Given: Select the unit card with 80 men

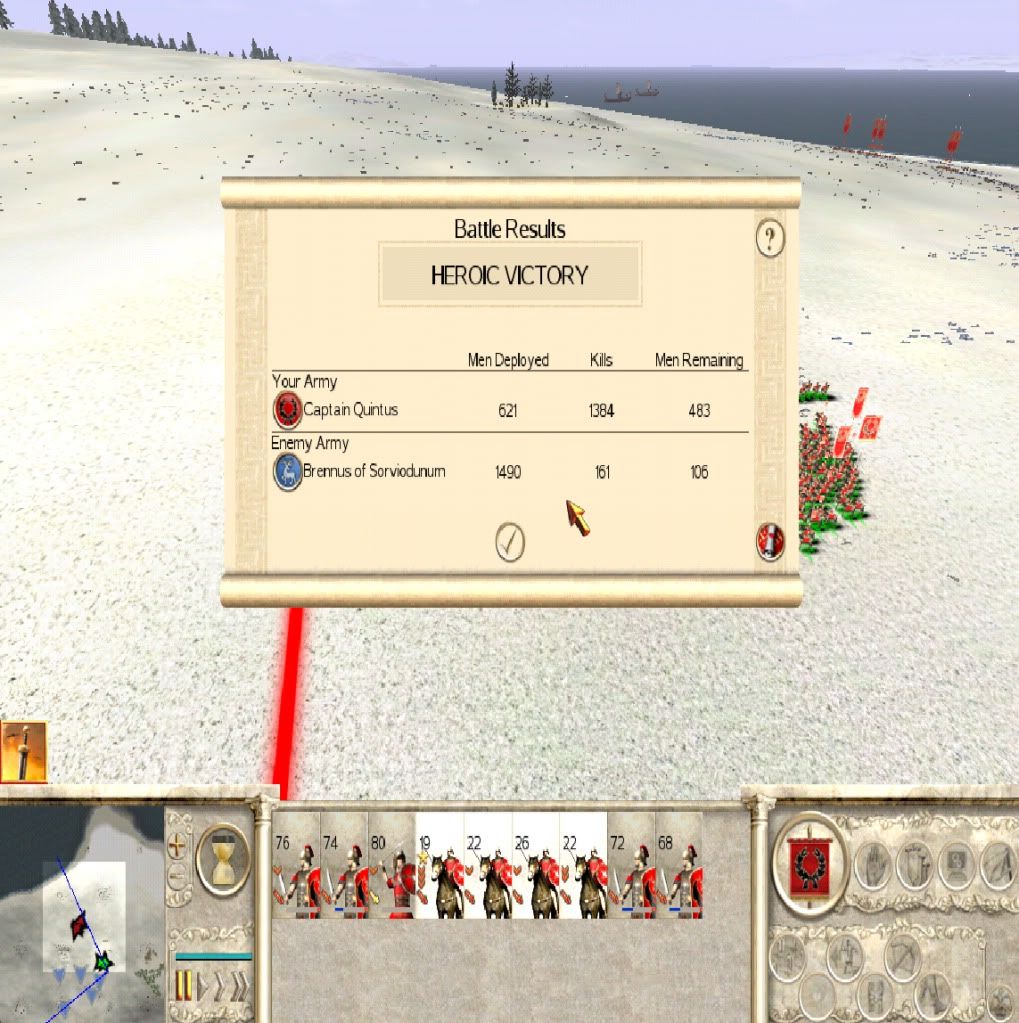Looking at the screenshot, I should pos(391,866).
